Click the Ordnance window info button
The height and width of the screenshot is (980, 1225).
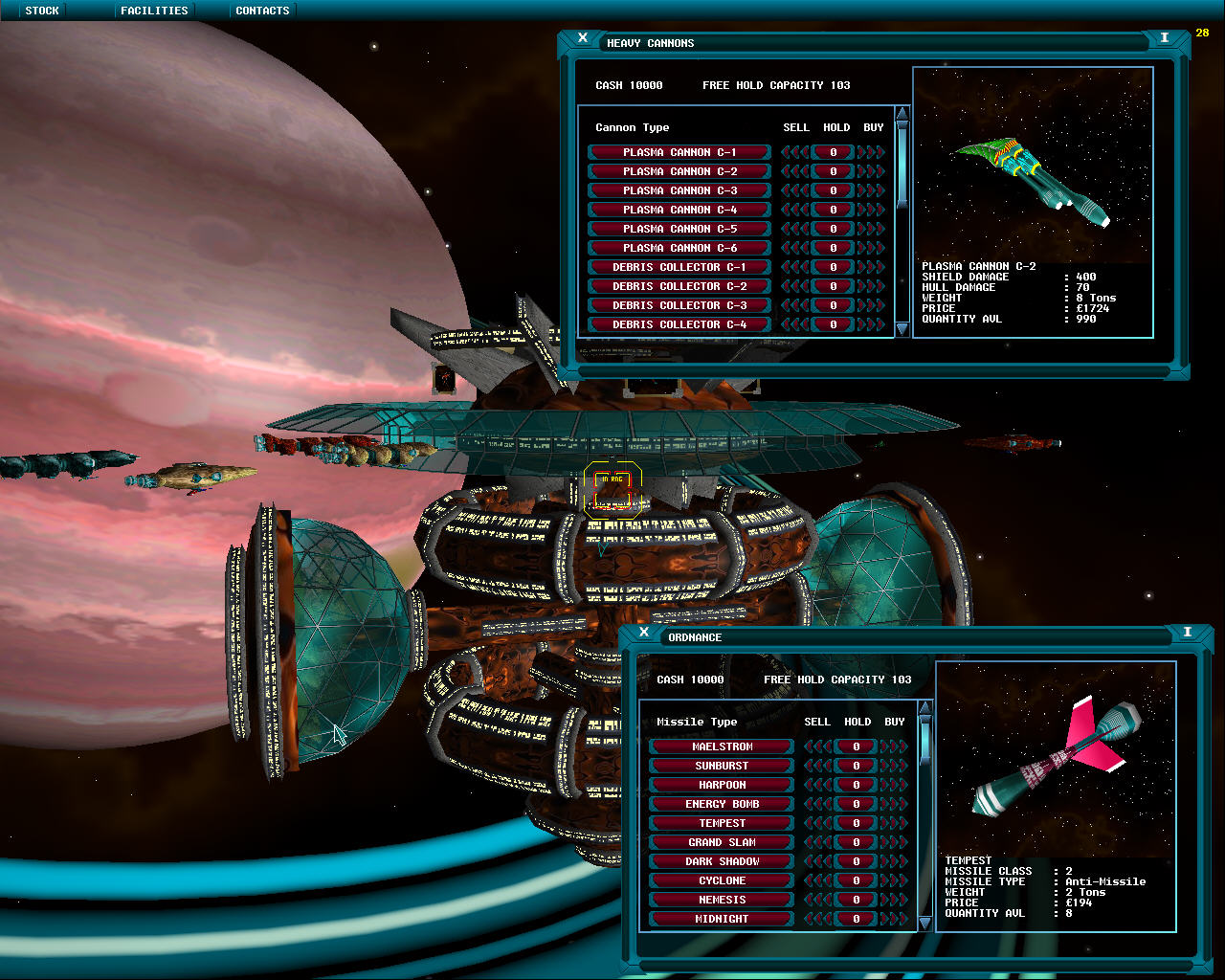click(1187, 633)
